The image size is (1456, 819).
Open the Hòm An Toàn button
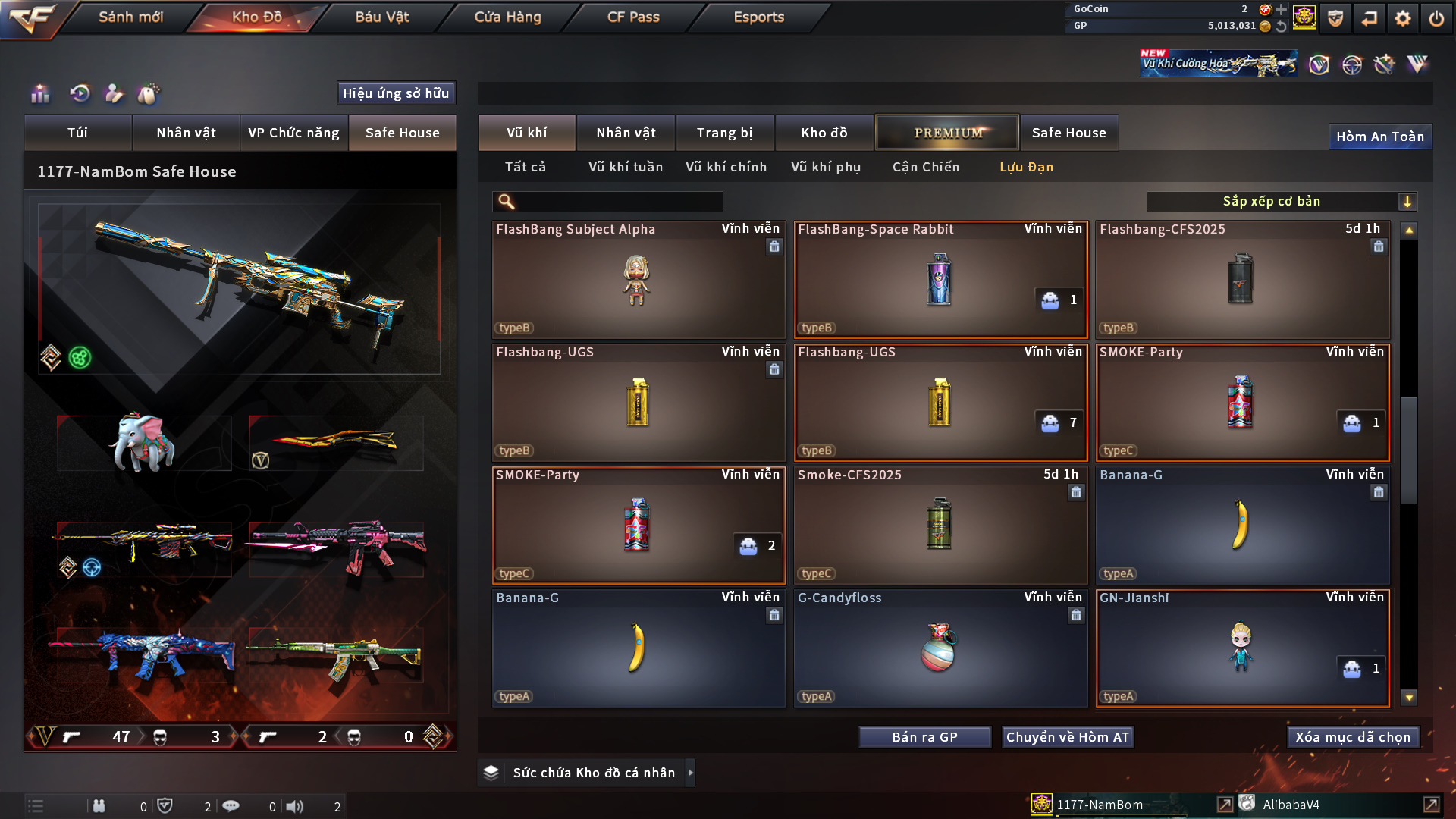tap(1379, 136)
